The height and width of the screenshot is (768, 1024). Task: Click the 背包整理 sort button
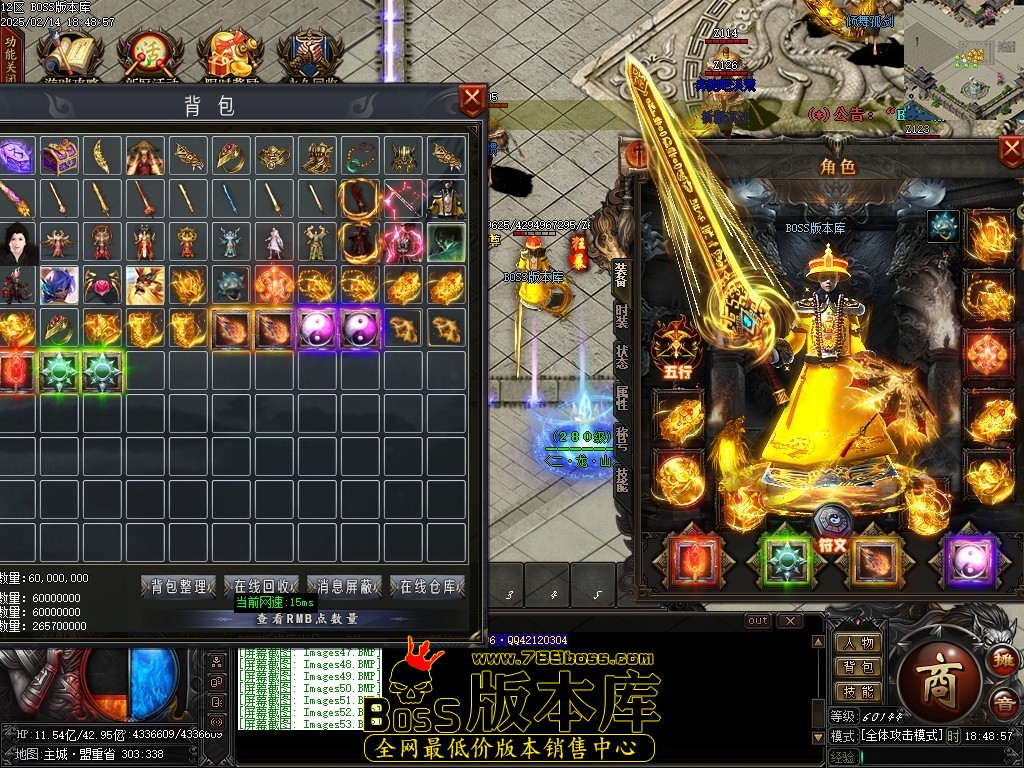pyautogui.click(x=179, y=587)
